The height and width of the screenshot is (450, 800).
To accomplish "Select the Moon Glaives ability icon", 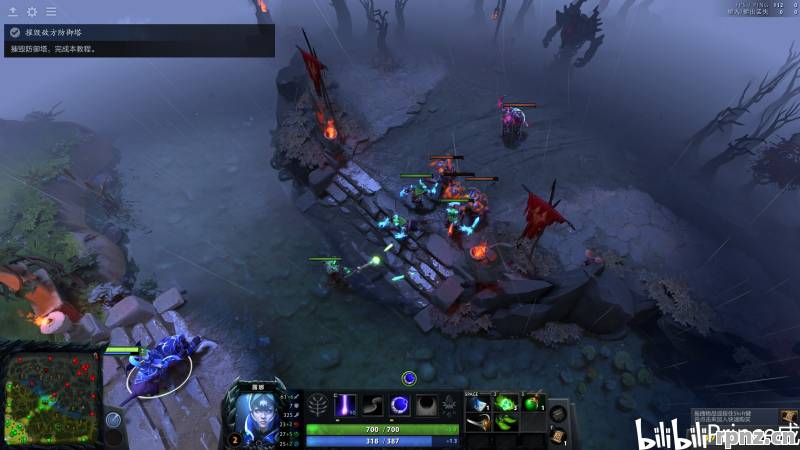I will [x=373, y=405].
